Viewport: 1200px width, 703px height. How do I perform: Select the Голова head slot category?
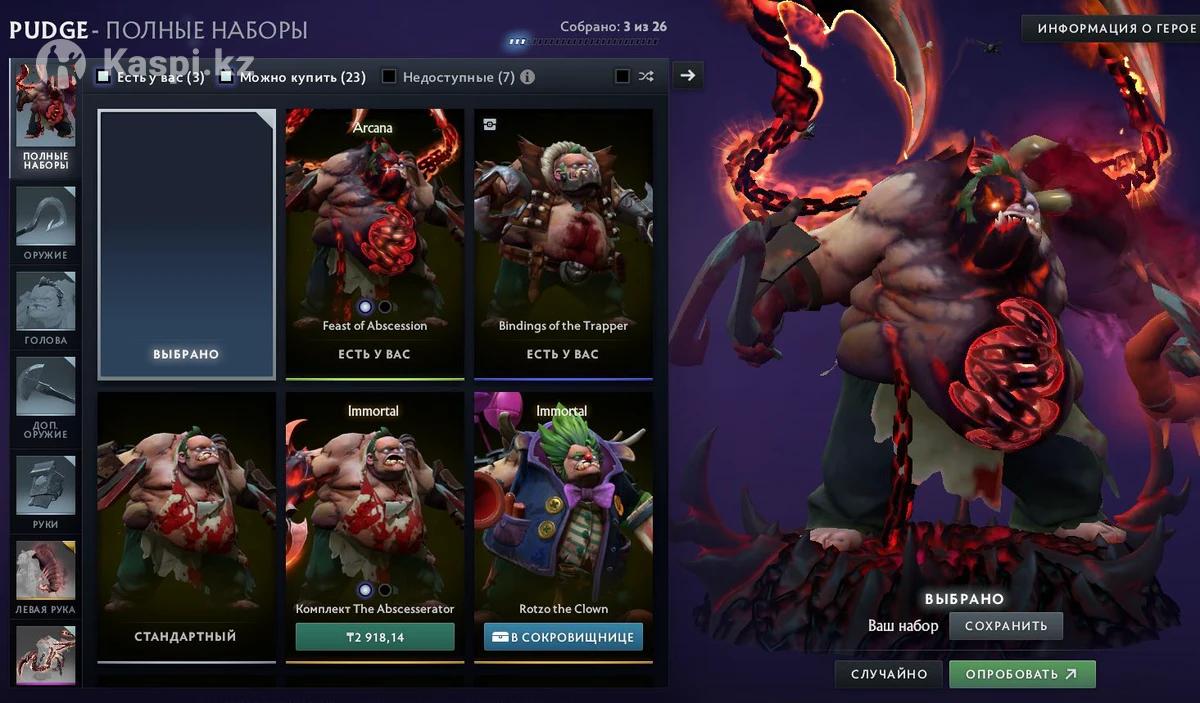click(x=46, y=308)
